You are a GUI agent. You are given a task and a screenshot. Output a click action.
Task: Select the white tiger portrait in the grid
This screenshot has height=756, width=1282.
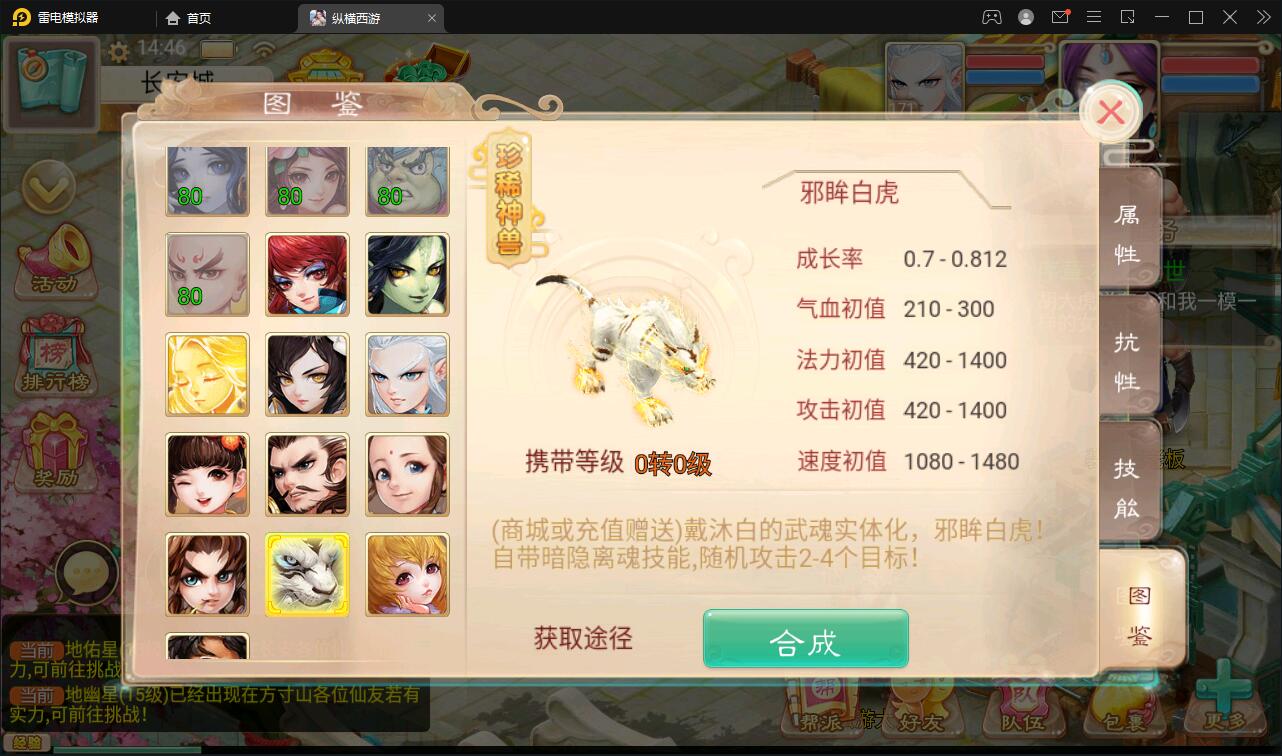point(307,574)
